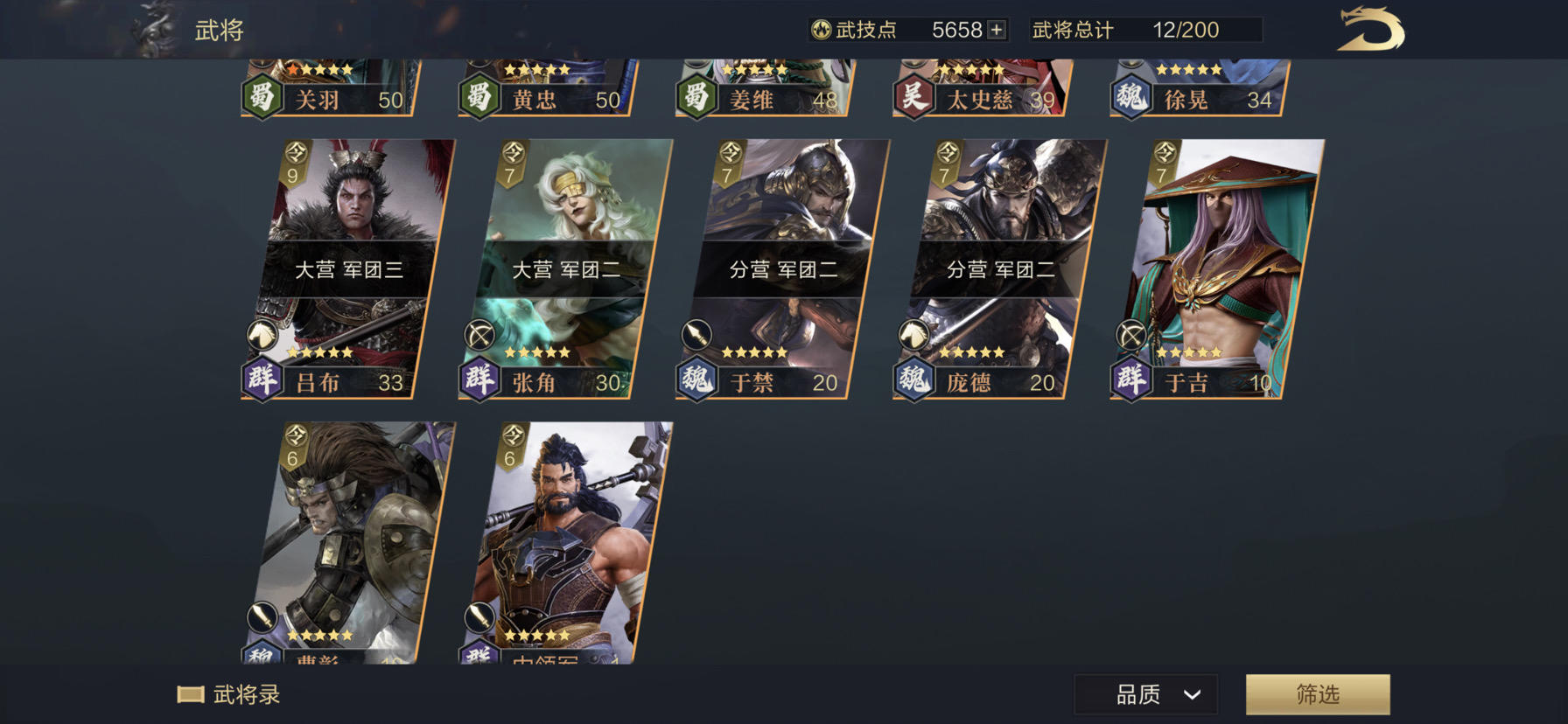
Task: Click the archer icon on 张角's card
Action: tap(481, 335)
